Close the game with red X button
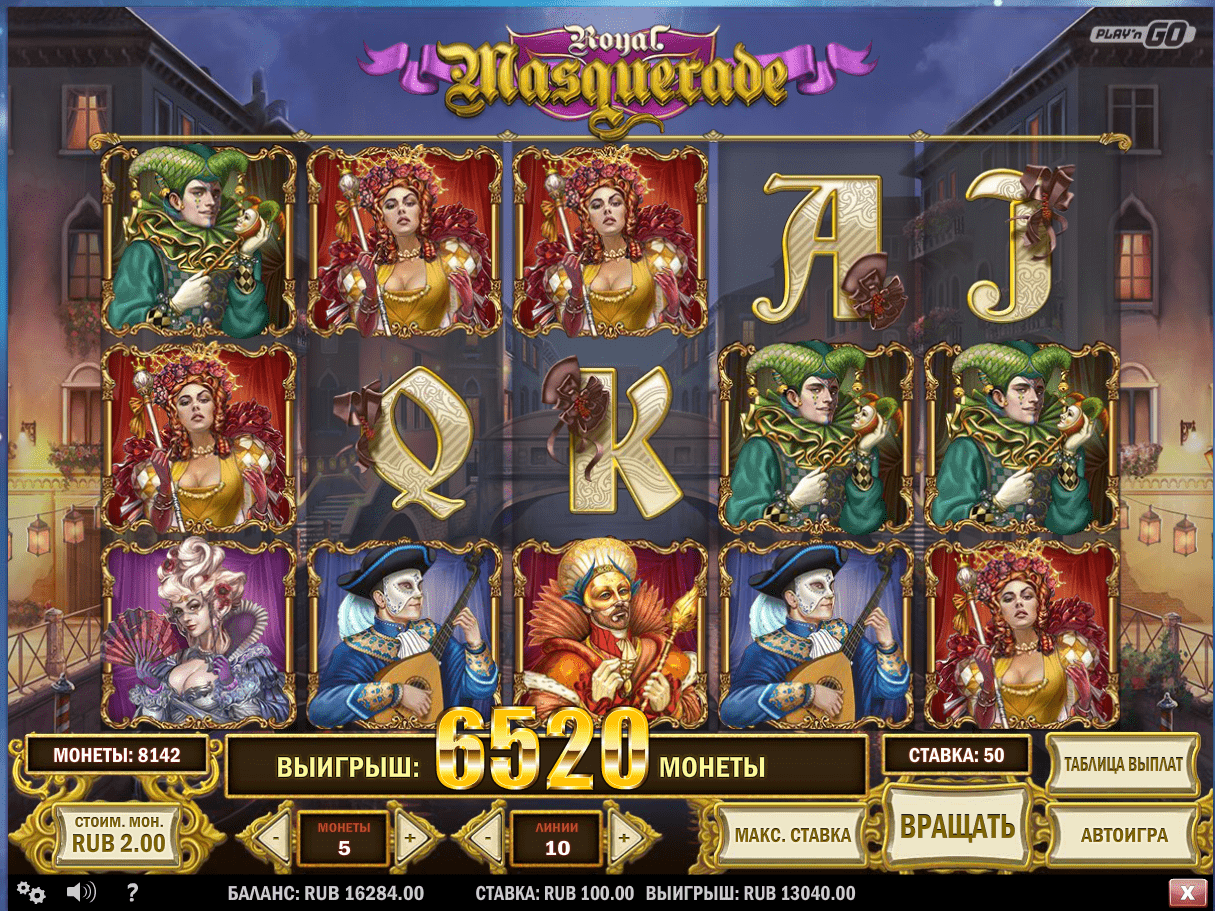 point(1187,892)
